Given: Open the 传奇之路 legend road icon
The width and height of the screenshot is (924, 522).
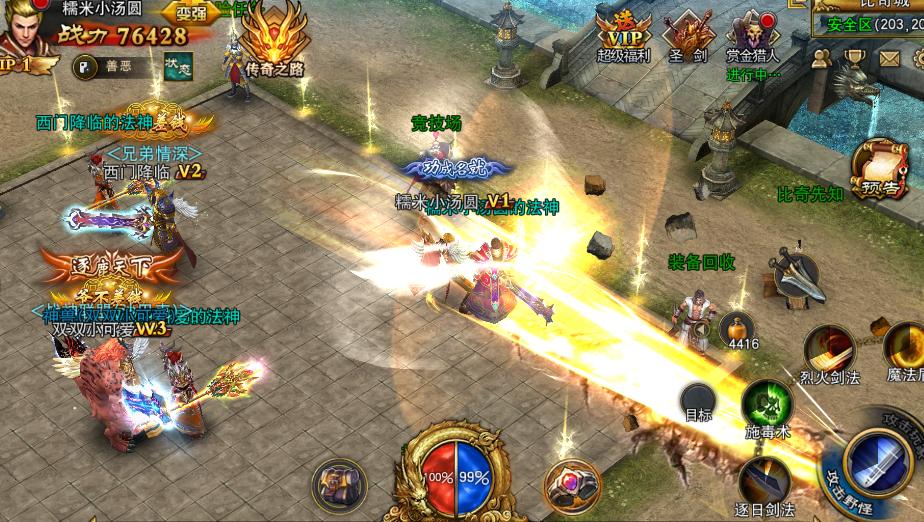Looking at the screenshot, I should [x=273, y=43].
